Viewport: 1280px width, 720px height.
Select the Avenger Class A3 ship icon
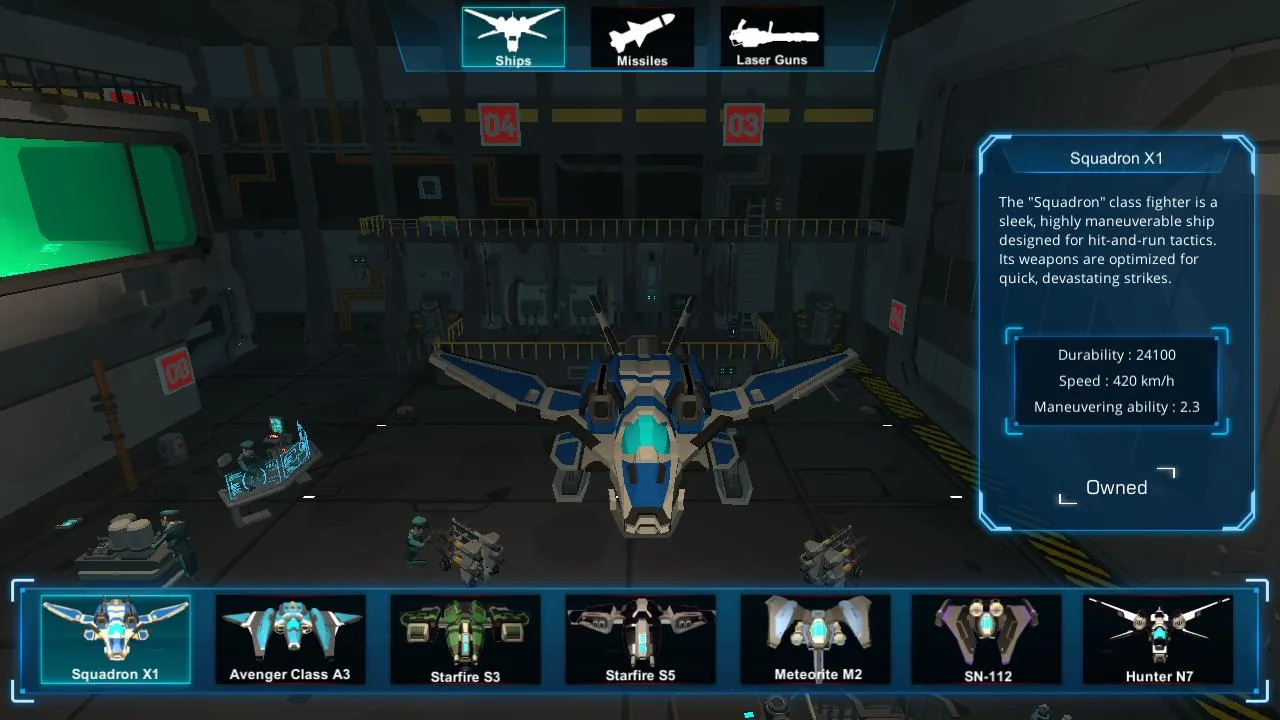(x=290, y=638)
